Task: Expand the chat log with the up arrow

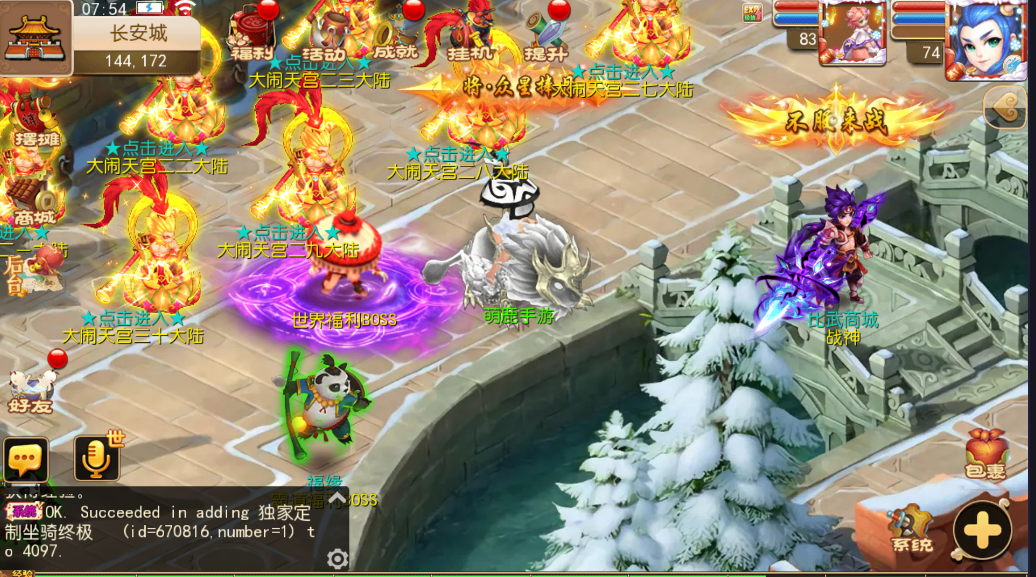Action: point(338,497)
